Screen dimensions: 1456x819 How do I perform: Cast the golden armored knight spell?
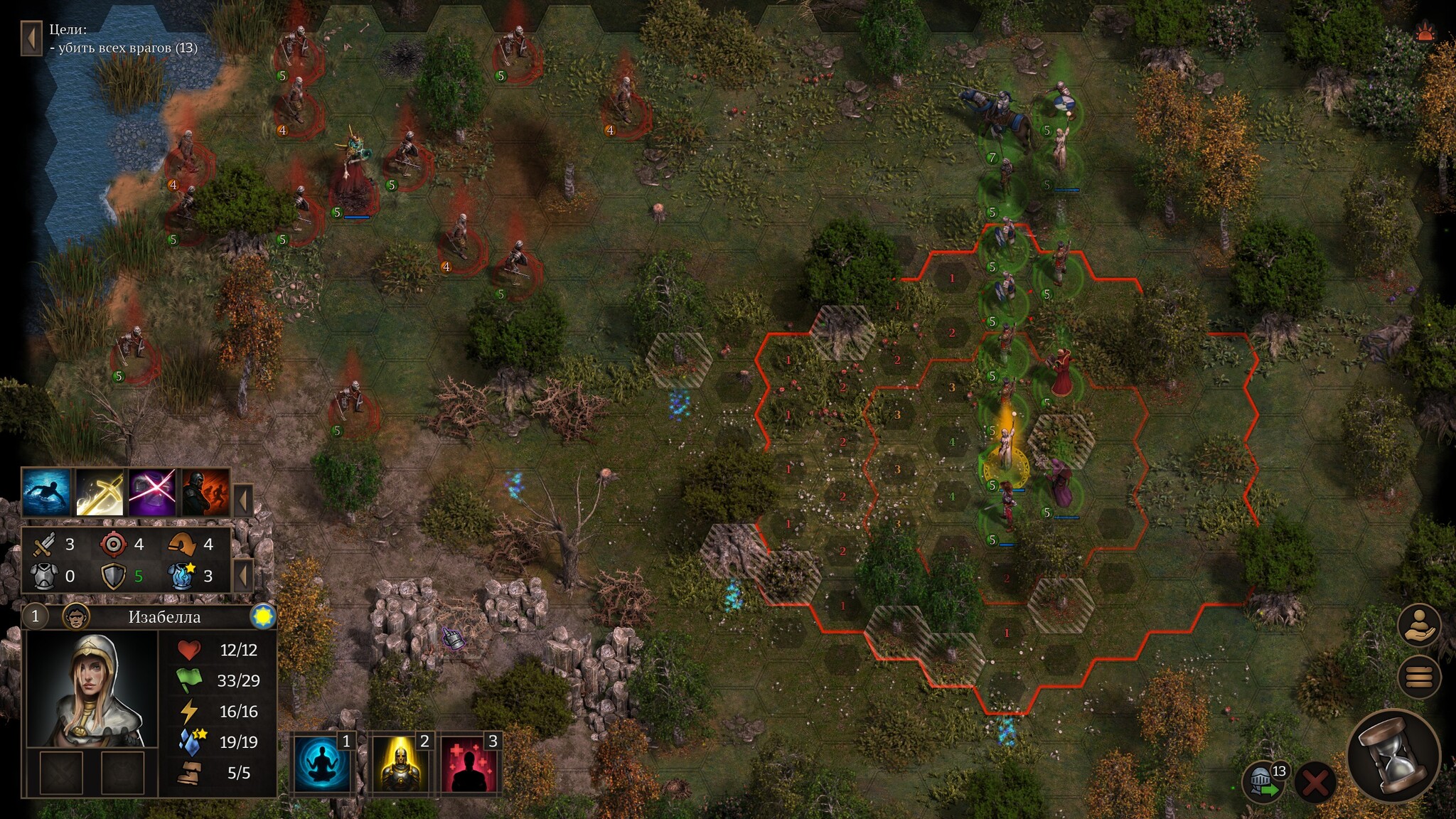(x=401, y=764)
